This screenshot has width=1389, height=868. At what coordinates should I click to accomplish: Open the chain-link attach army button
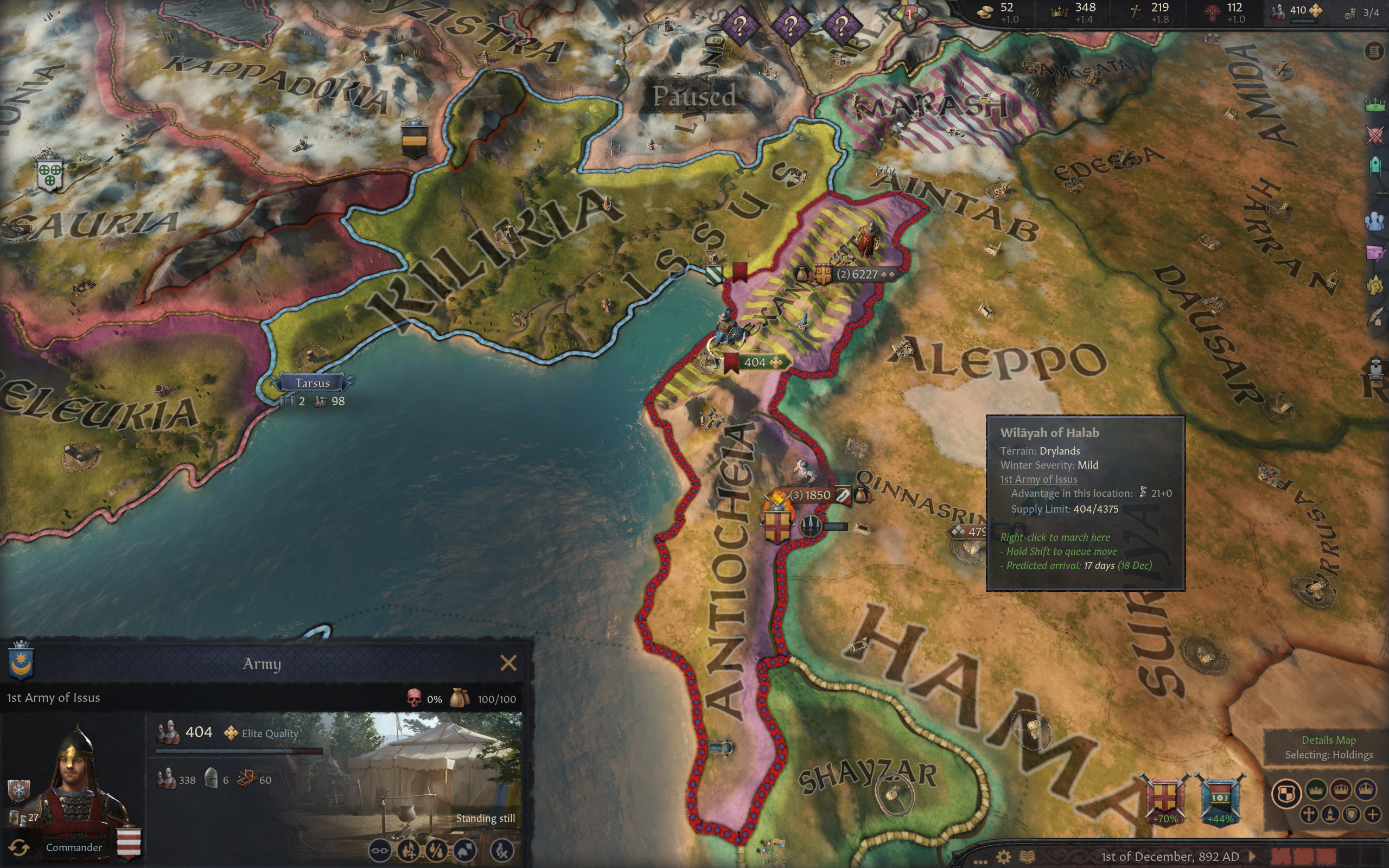click(x=379, y=851)
